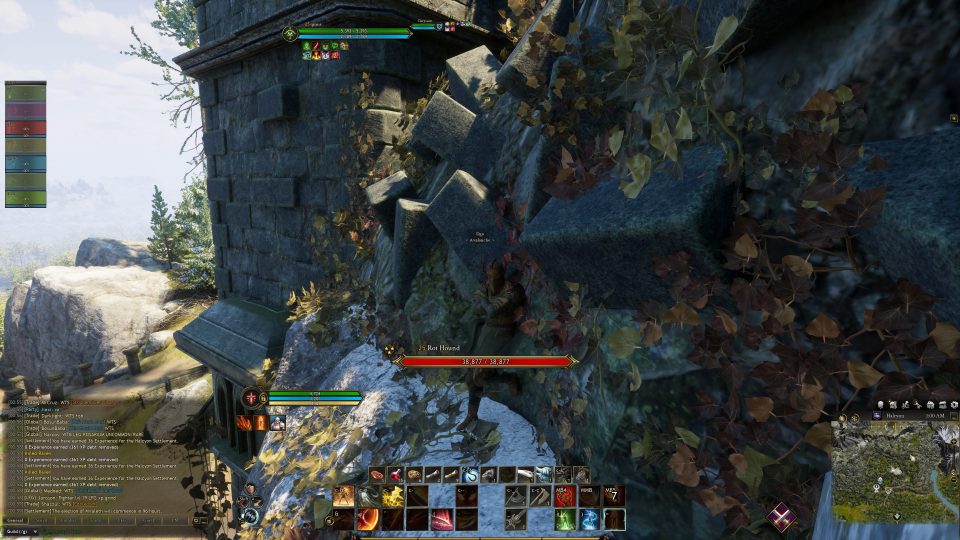Use the raw meat consumable slot

(377, 474)
